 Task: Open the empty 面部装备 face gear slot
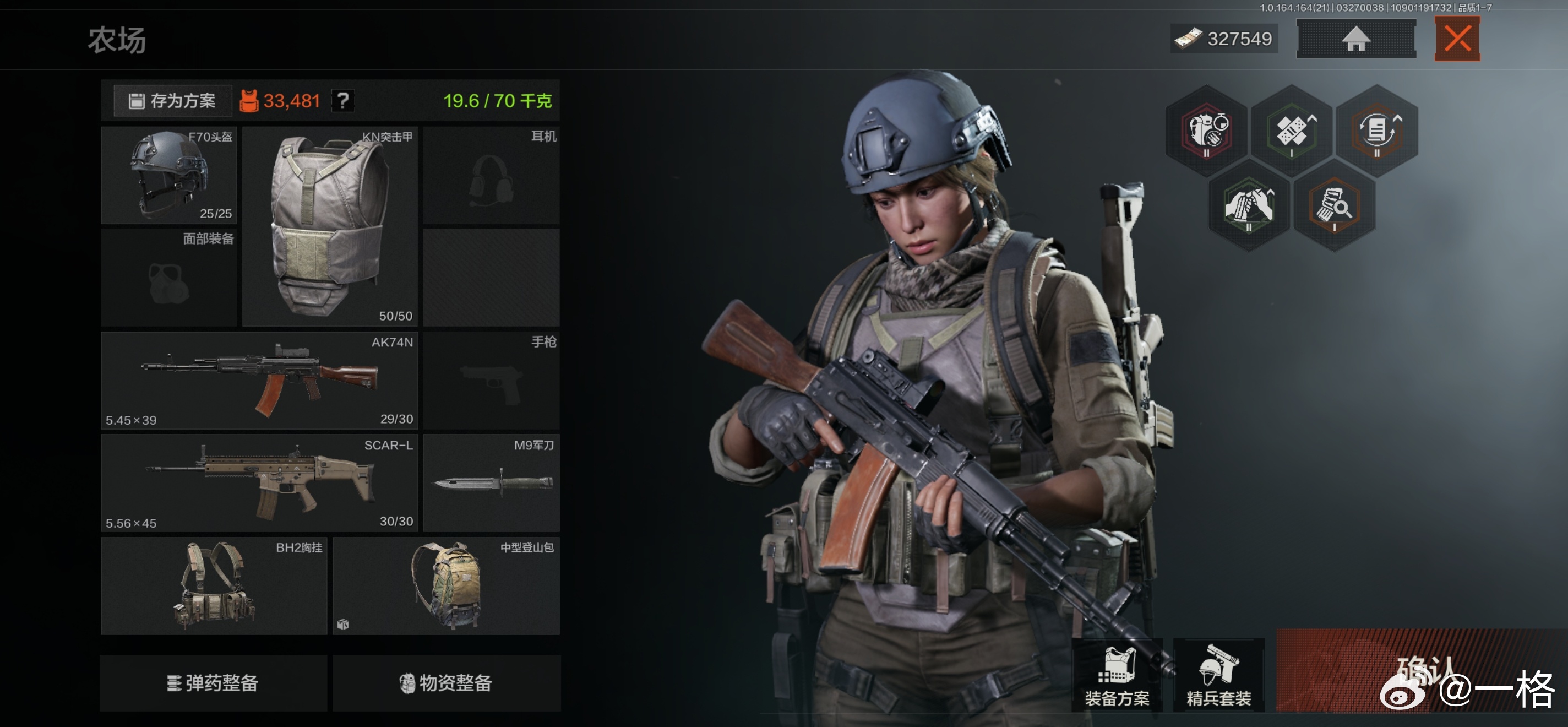coord(168,278)
